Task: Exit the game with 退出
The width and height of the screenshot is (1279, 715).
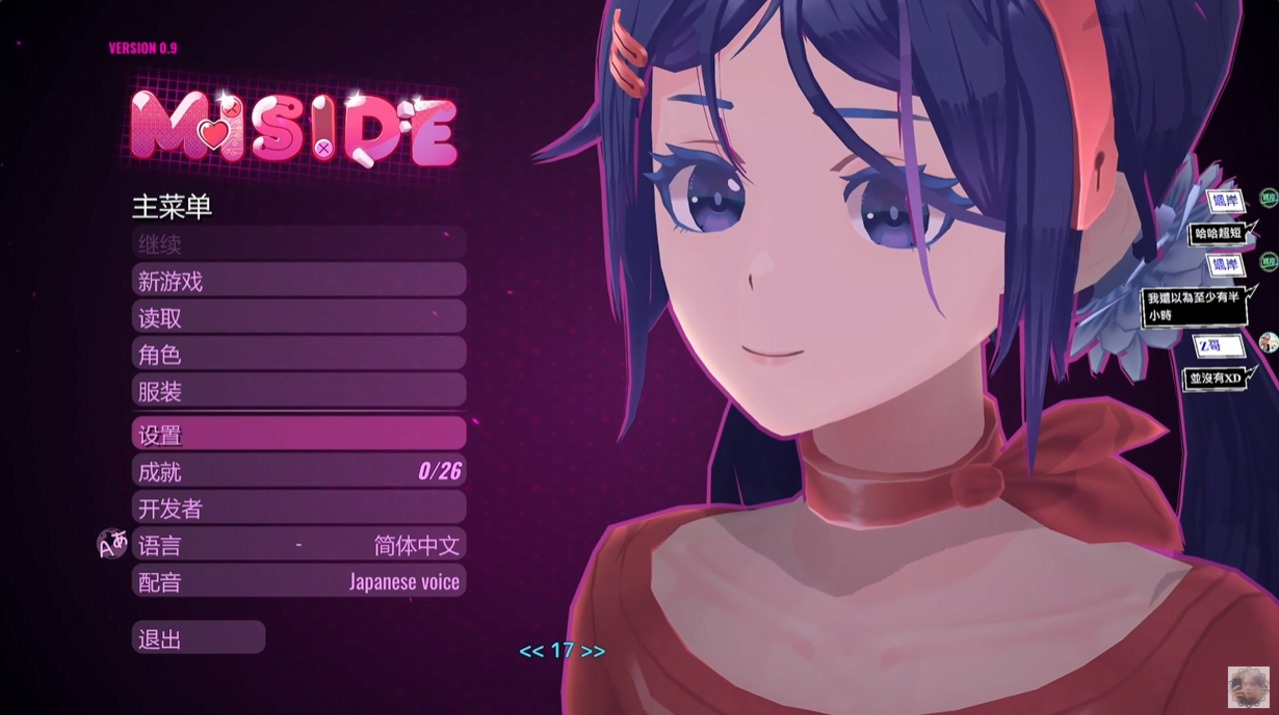Action: click(198, 639)
